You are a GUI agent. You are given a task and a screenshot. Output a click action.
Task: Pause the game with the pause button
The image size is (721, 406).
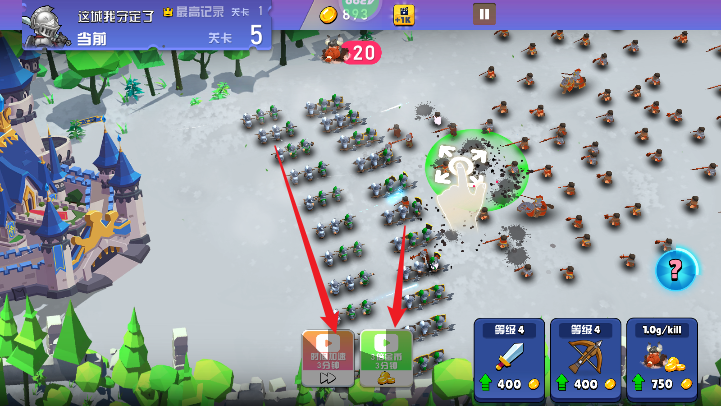pos(484,14)
